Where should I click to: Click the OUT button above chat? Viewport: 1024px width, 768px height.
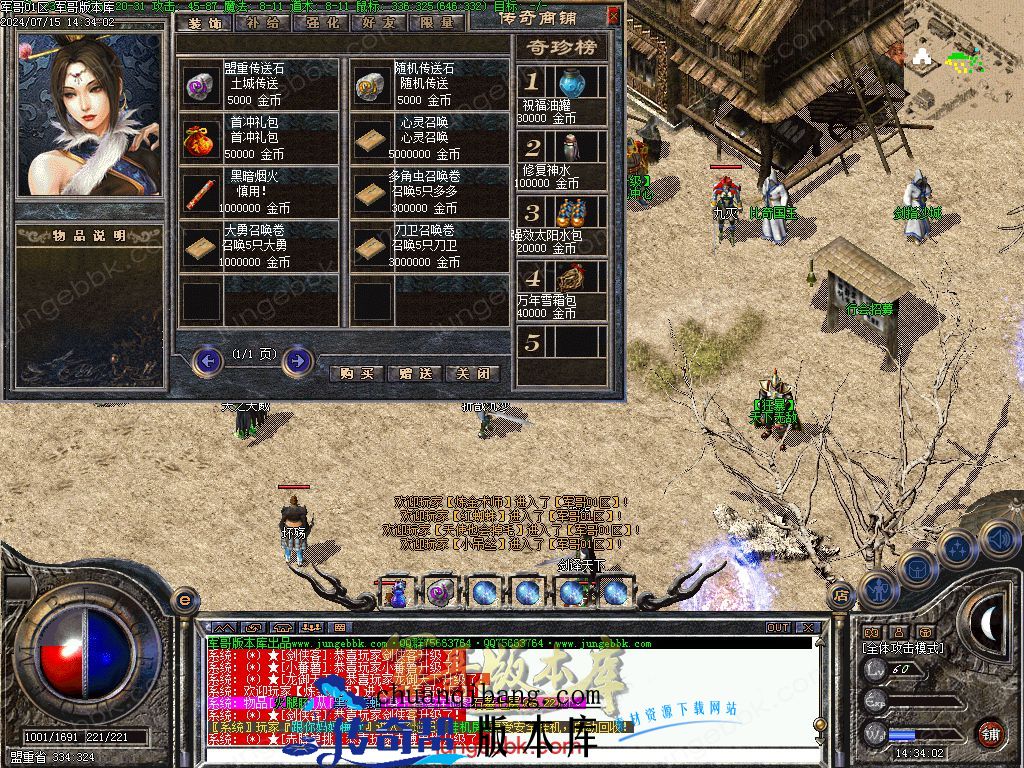coord(778,628)
